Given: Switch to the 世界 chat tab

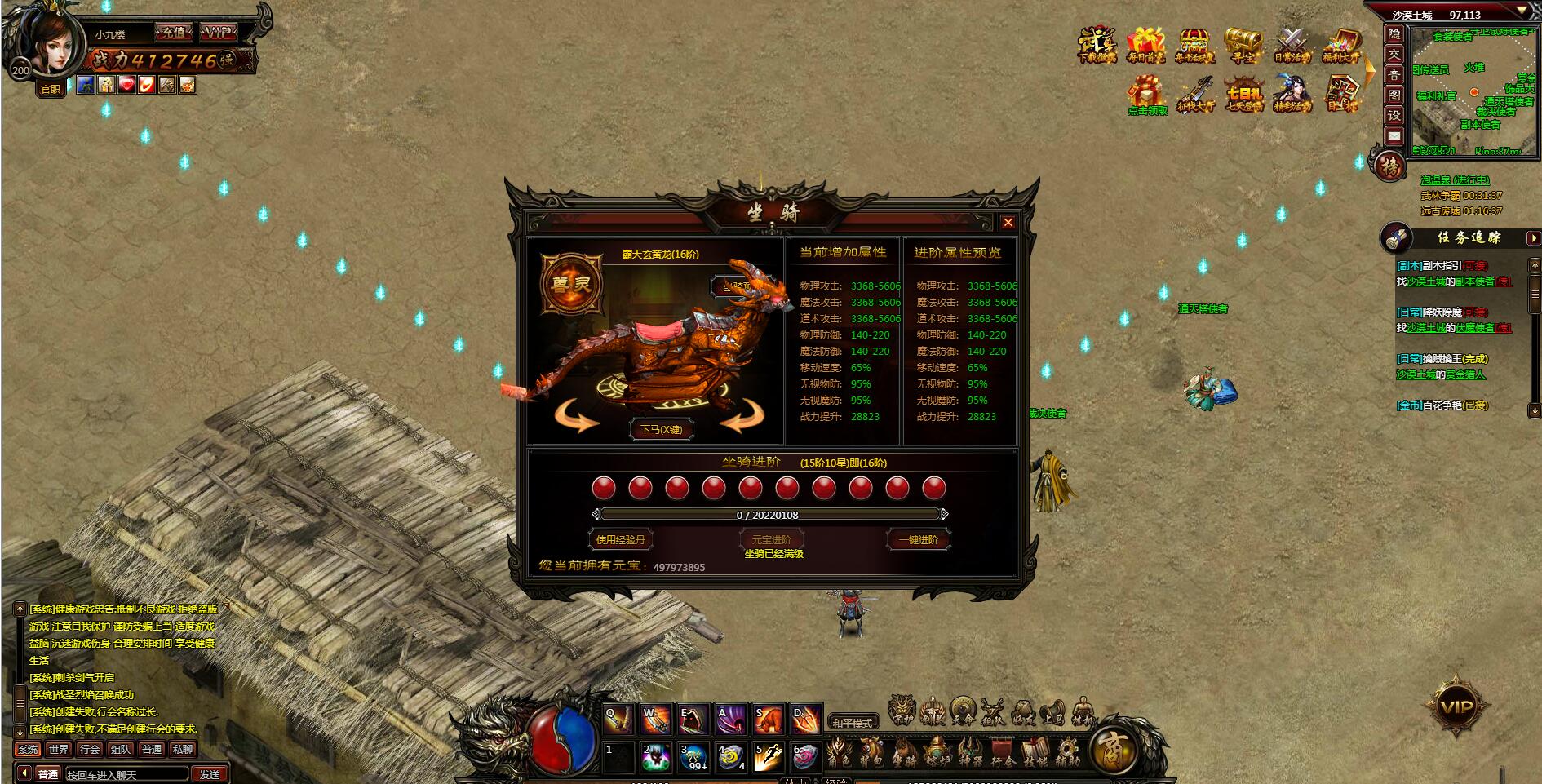Looking at the screenshot, I should 57,749.
